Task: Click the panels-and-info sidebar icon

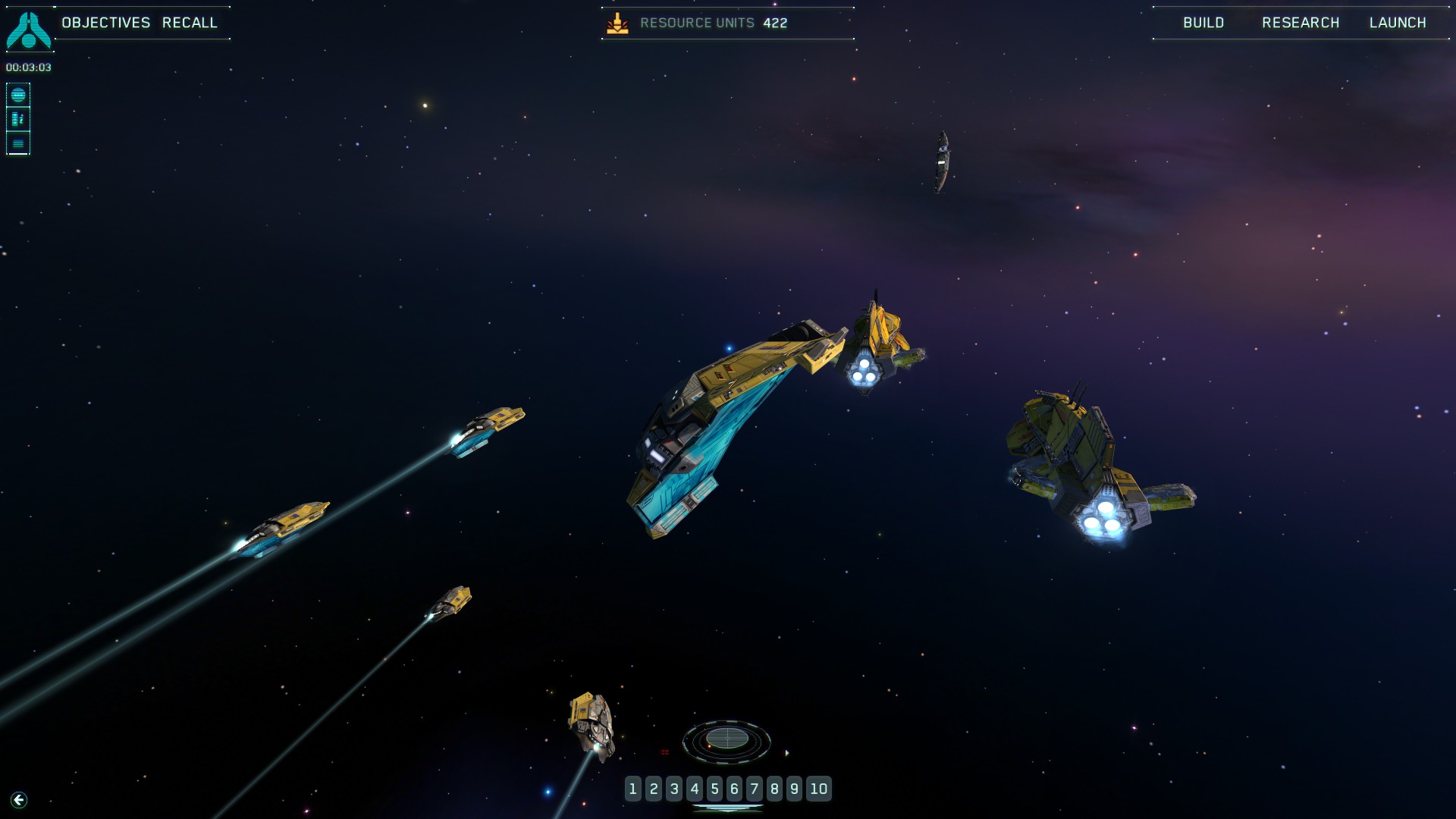Action: [x=18, y=119]
